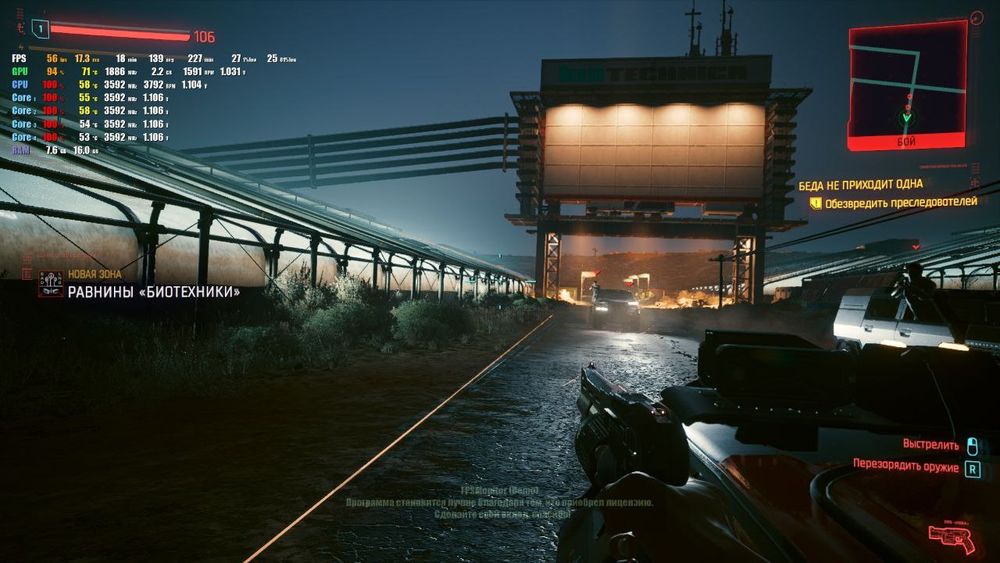Click the new zone notification icon
Screen dimensions: 1000x563
[x=50, y=284]
